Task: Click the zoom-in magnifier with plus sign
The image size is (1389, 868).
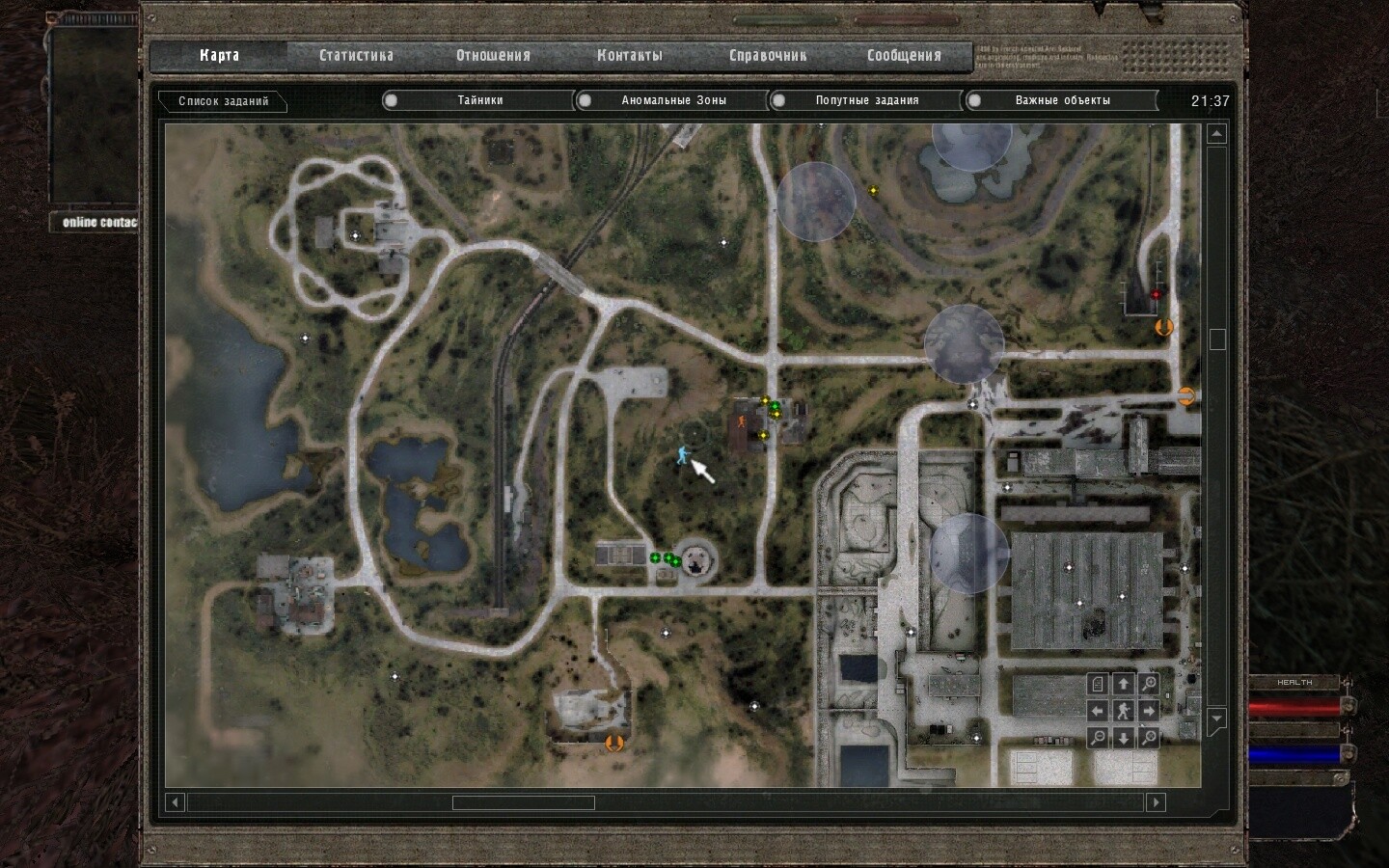Action: [1149, 685]
